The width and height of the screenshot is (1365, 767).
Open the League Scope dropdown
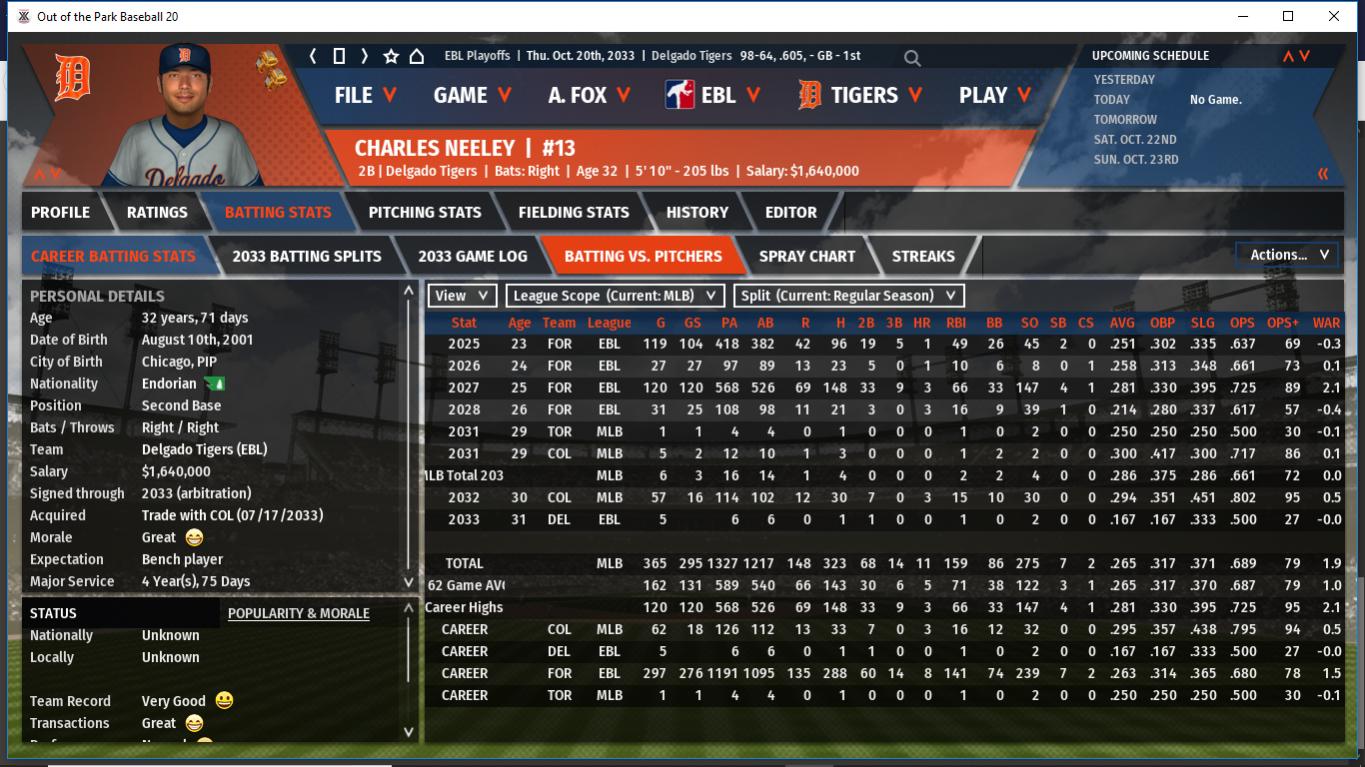click(615, 296)
